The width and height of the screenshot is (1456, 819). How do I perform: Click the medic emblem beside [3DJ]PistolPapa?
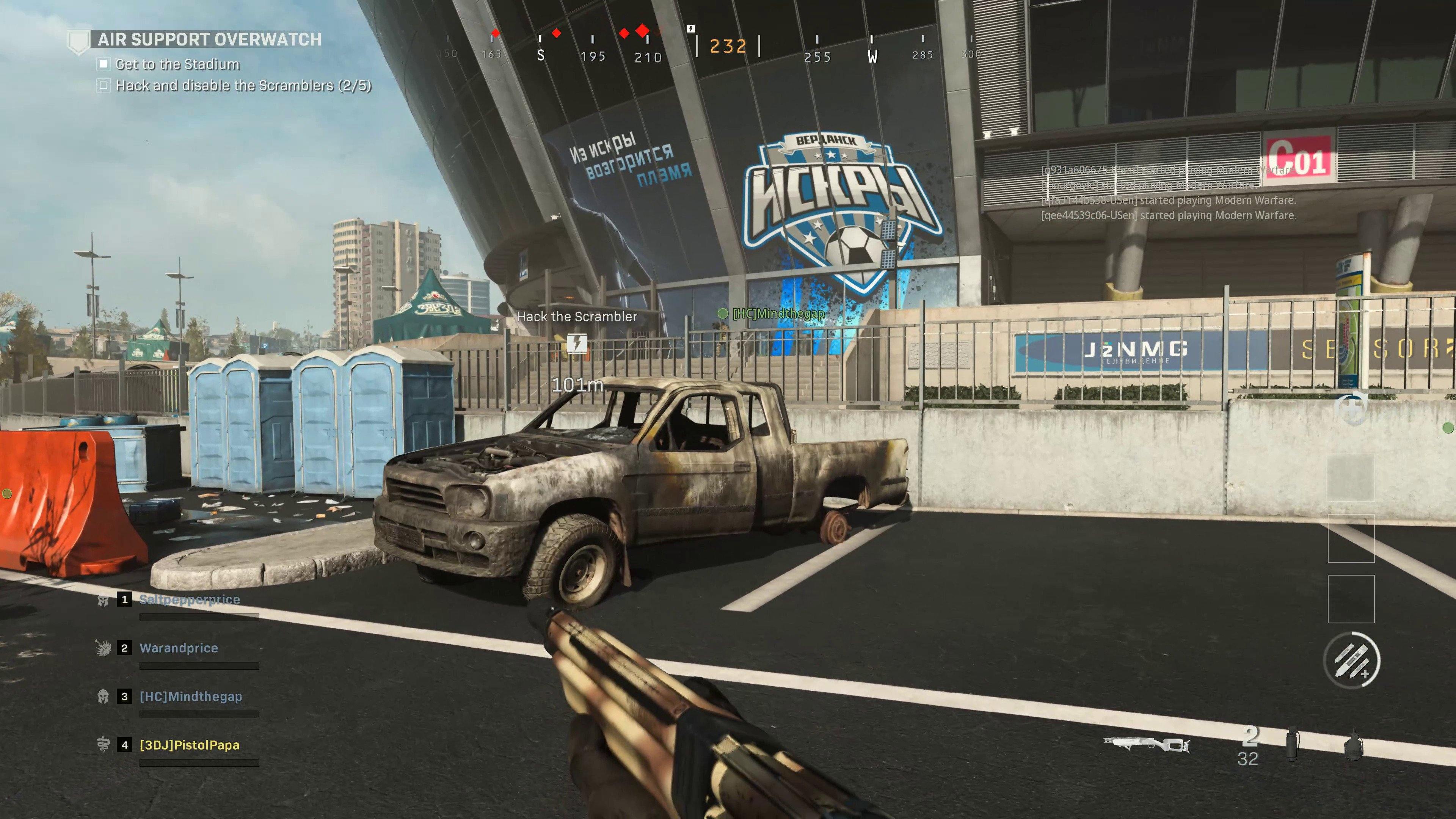[x=104, y=745]
